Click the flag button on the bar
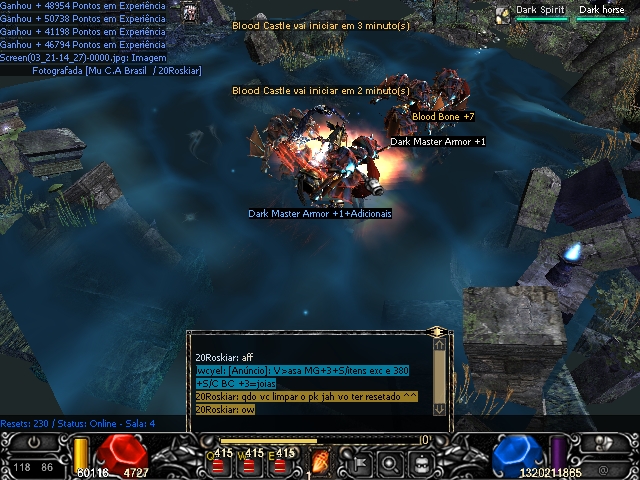 click(x=358, y=463)
